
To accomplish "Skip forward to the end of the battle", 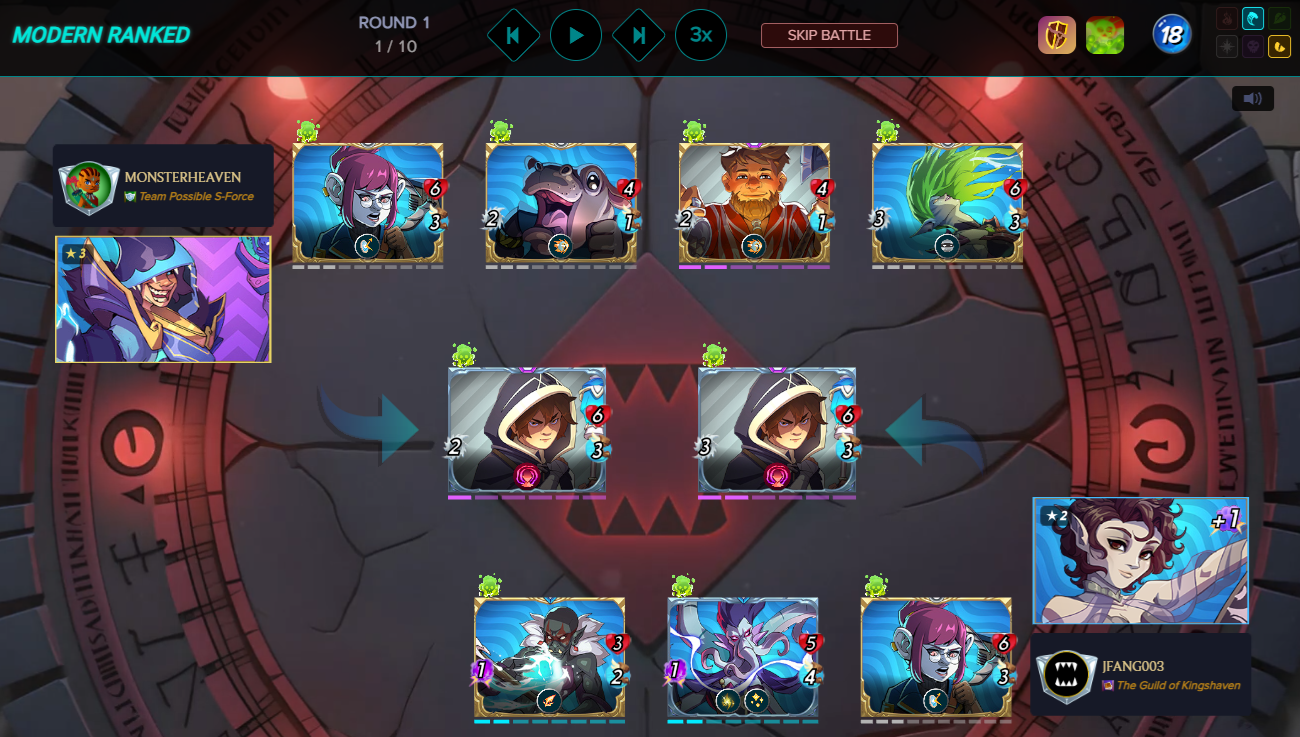I will [638, 34].
